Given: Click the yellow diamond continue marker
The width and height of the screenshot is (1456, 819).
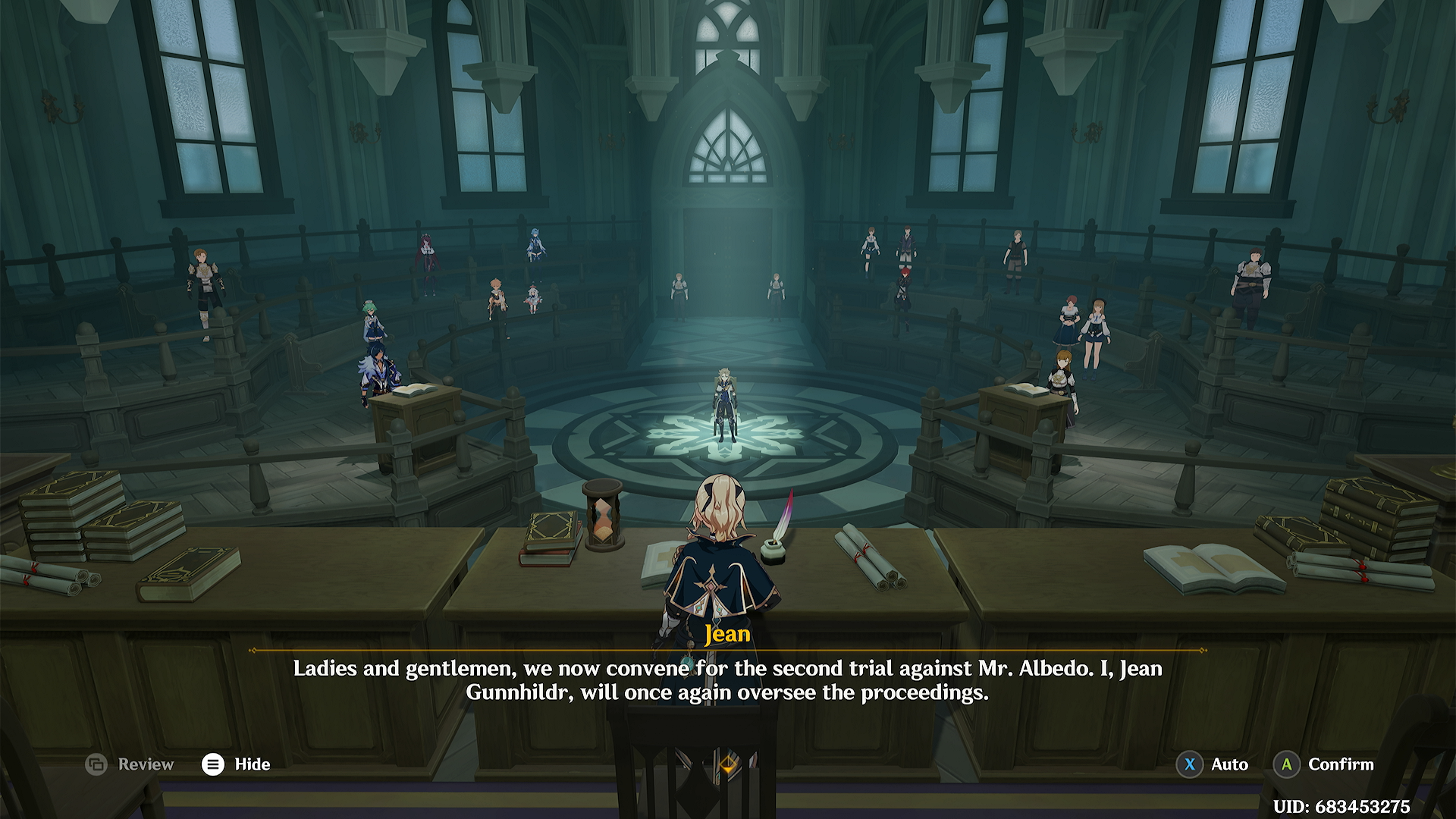Looking at the screenshot, I should (728, 764).
